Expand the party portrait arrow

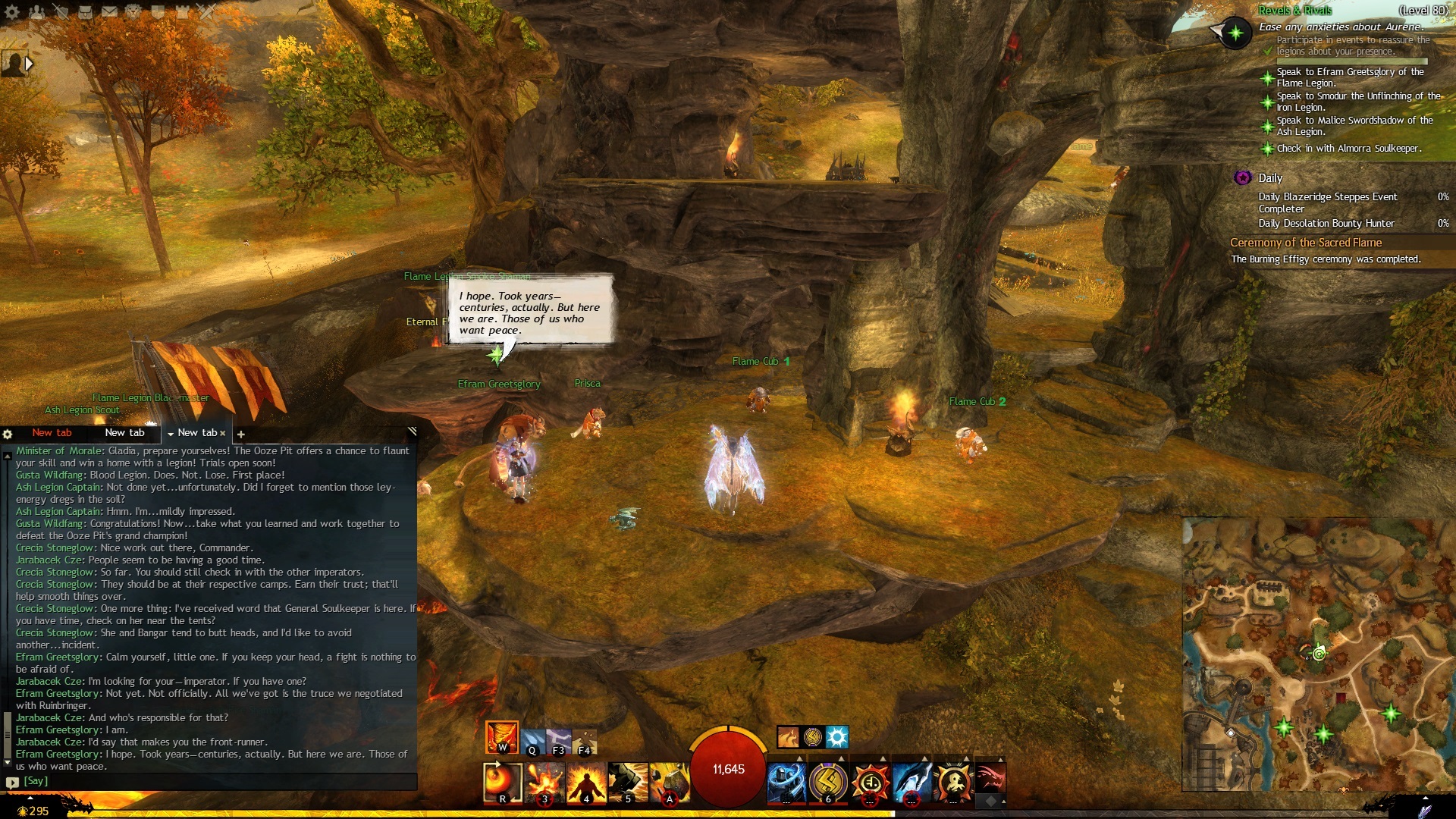(29, 64)
